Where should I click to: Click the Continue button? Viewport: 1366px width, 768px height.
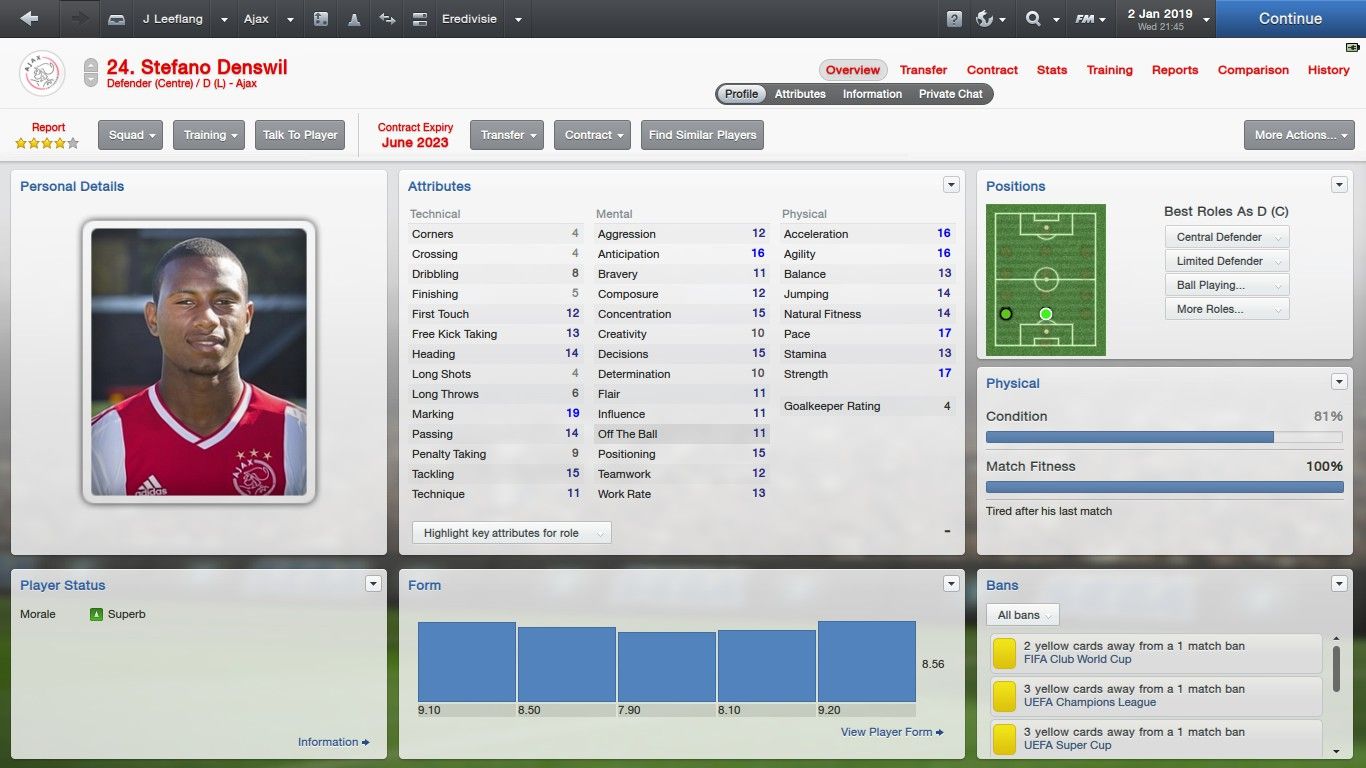[x=1290, y=18]
